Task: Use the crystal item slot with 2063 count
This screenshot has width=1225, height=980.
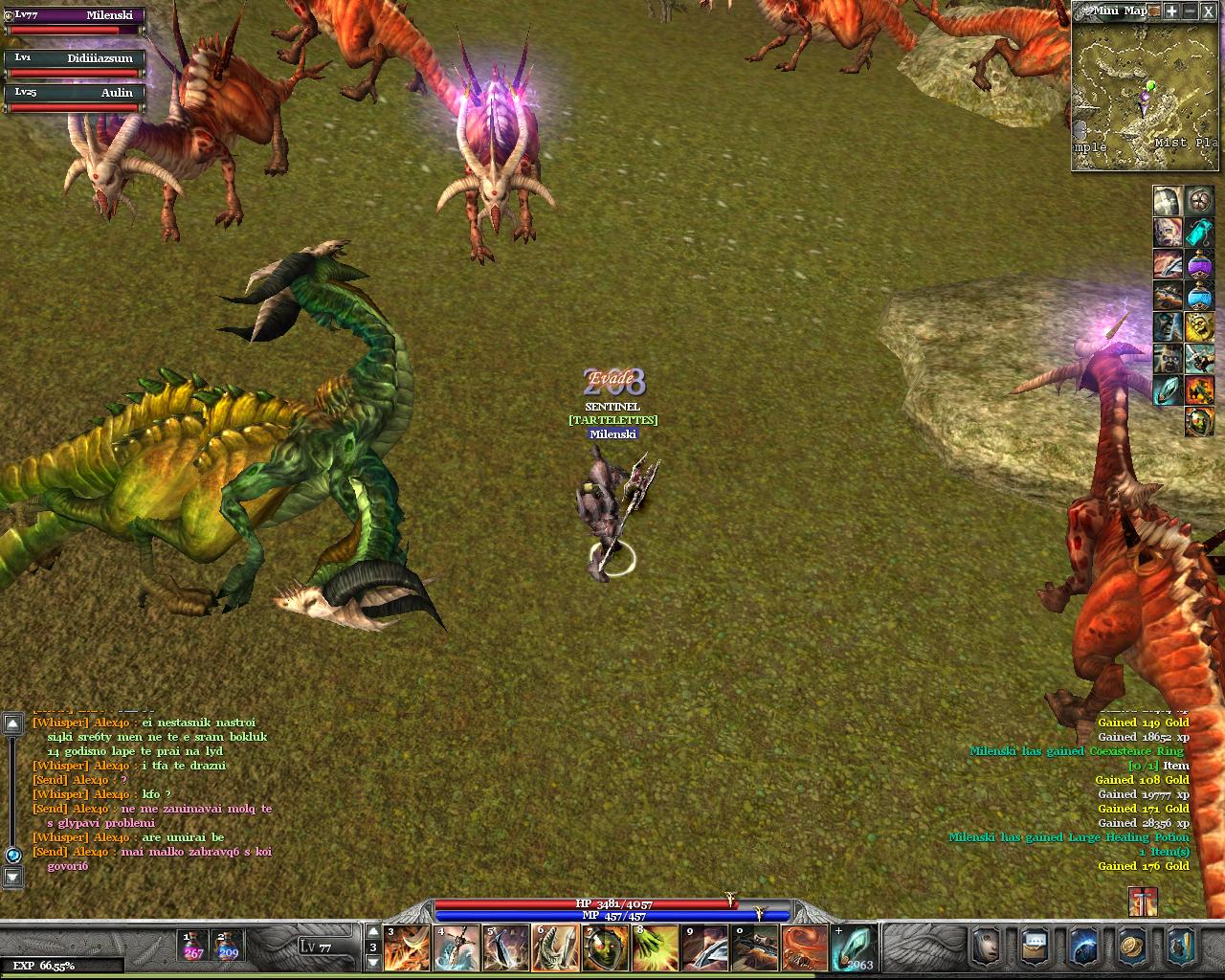Action: (x=854, y=947)
